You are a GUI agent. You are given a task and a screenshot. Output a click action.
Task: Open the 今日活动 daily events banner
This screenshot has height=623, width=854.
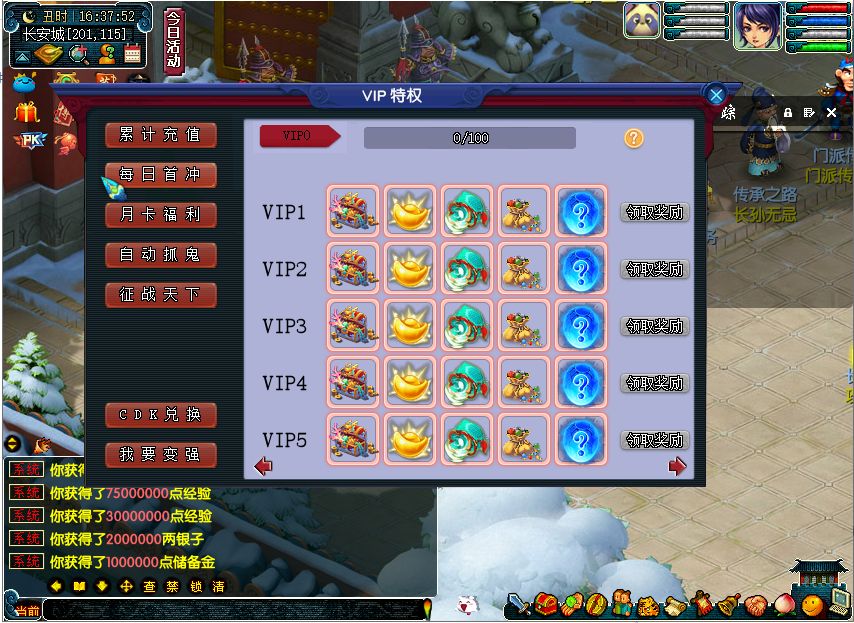point(173,41)
